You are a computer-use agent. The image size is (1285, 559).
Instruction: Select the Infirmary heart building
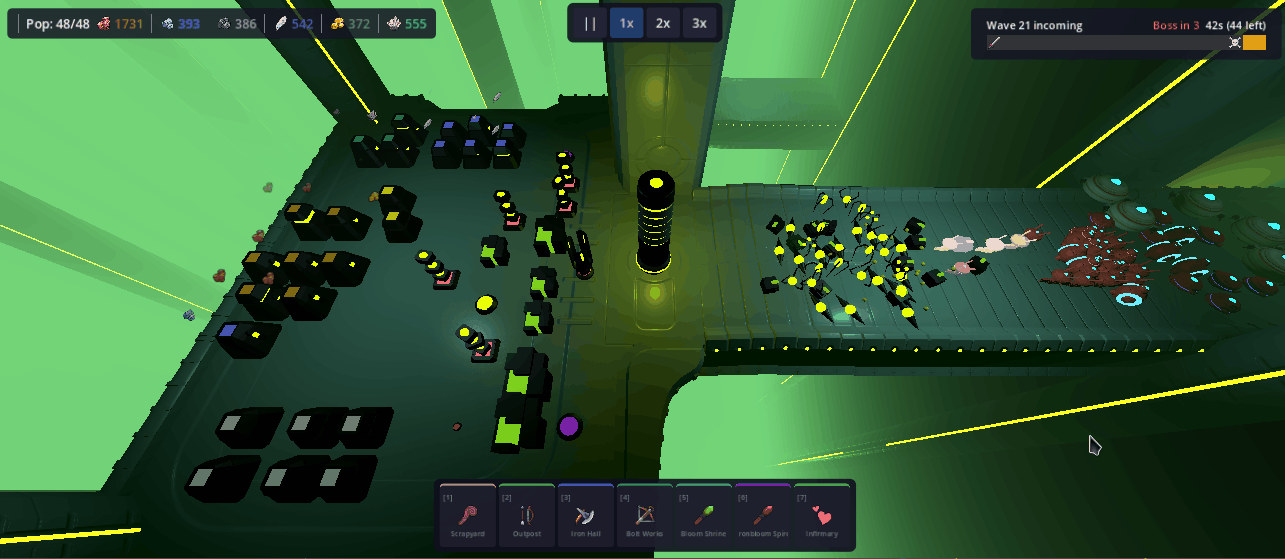821,515
